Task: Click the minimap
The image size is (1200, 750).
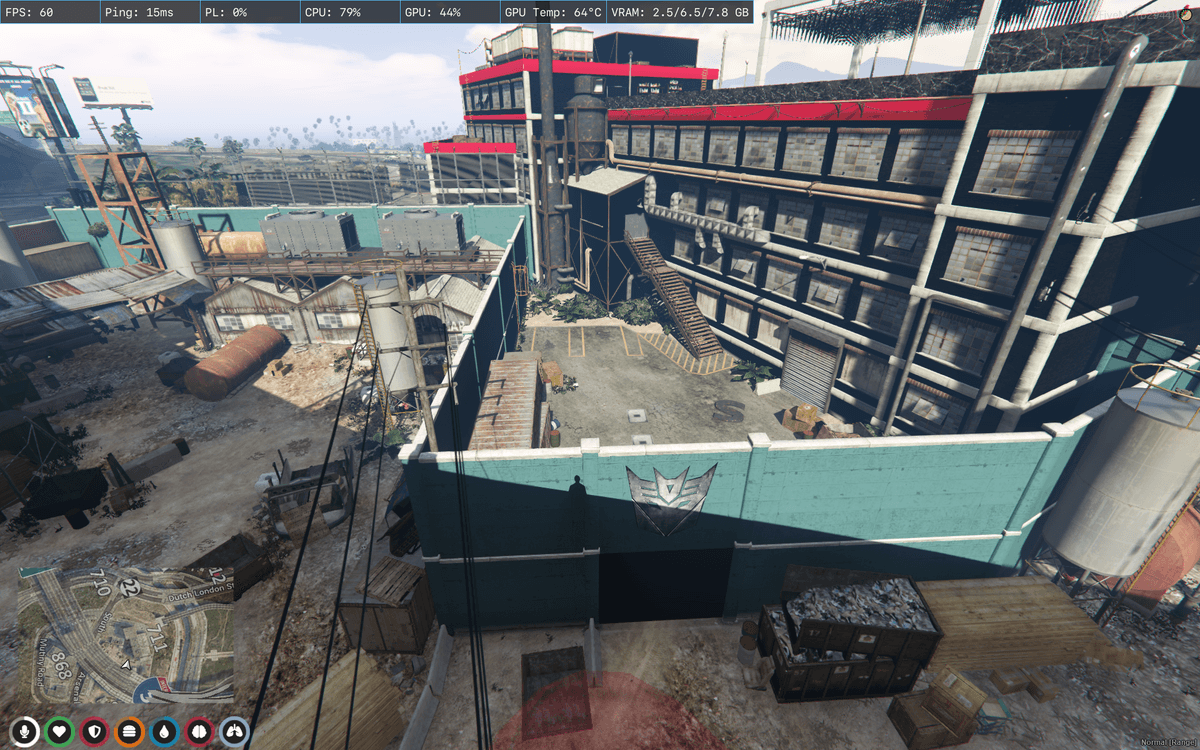Action: [x=125, y=636]
